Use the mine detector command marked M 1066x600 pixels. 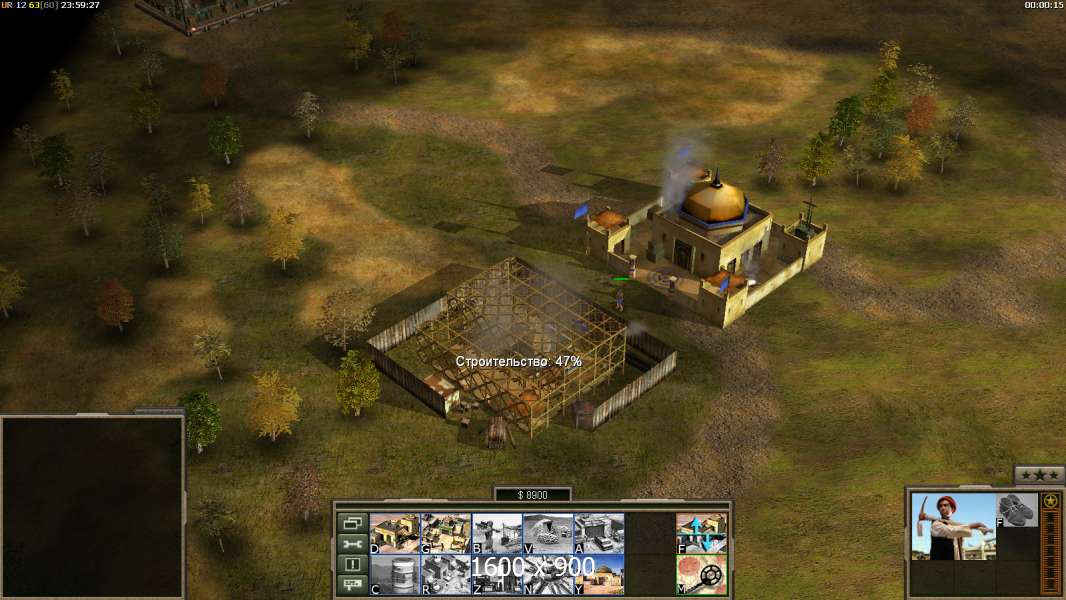point(701,575)
